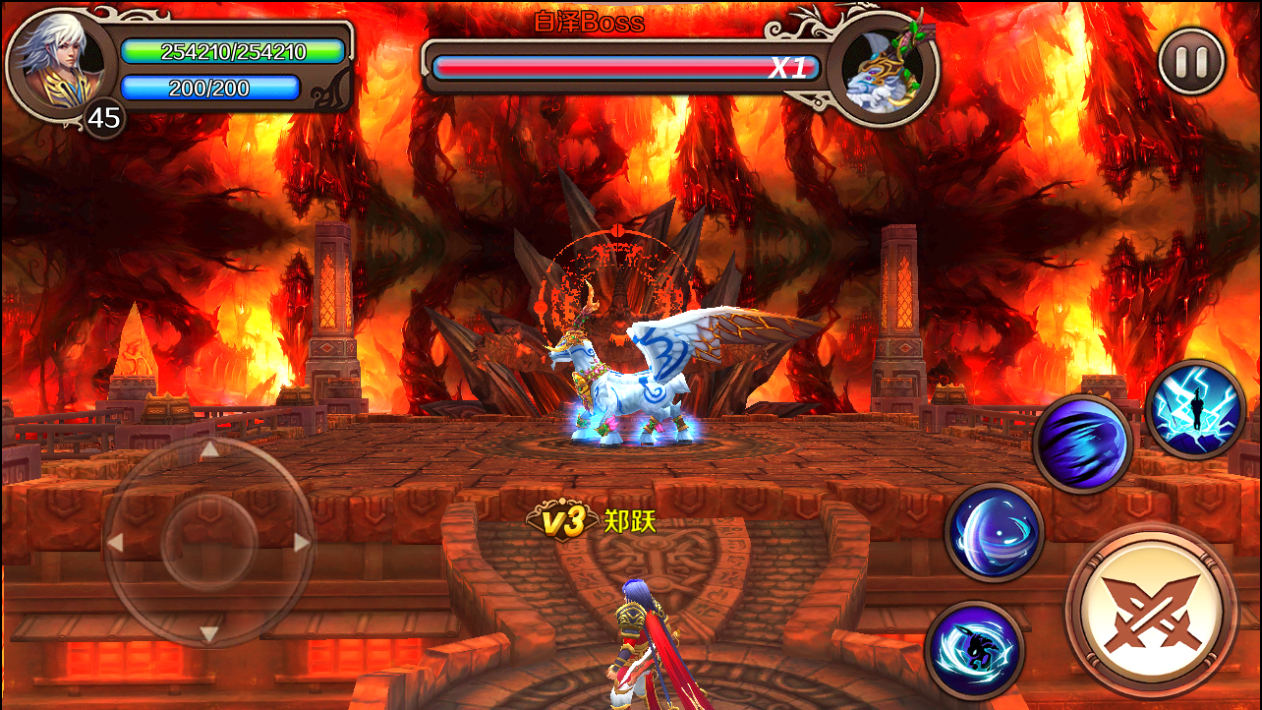Tap the virtual joystick's up arrow
1262x710 pixels.
(209, 451)
